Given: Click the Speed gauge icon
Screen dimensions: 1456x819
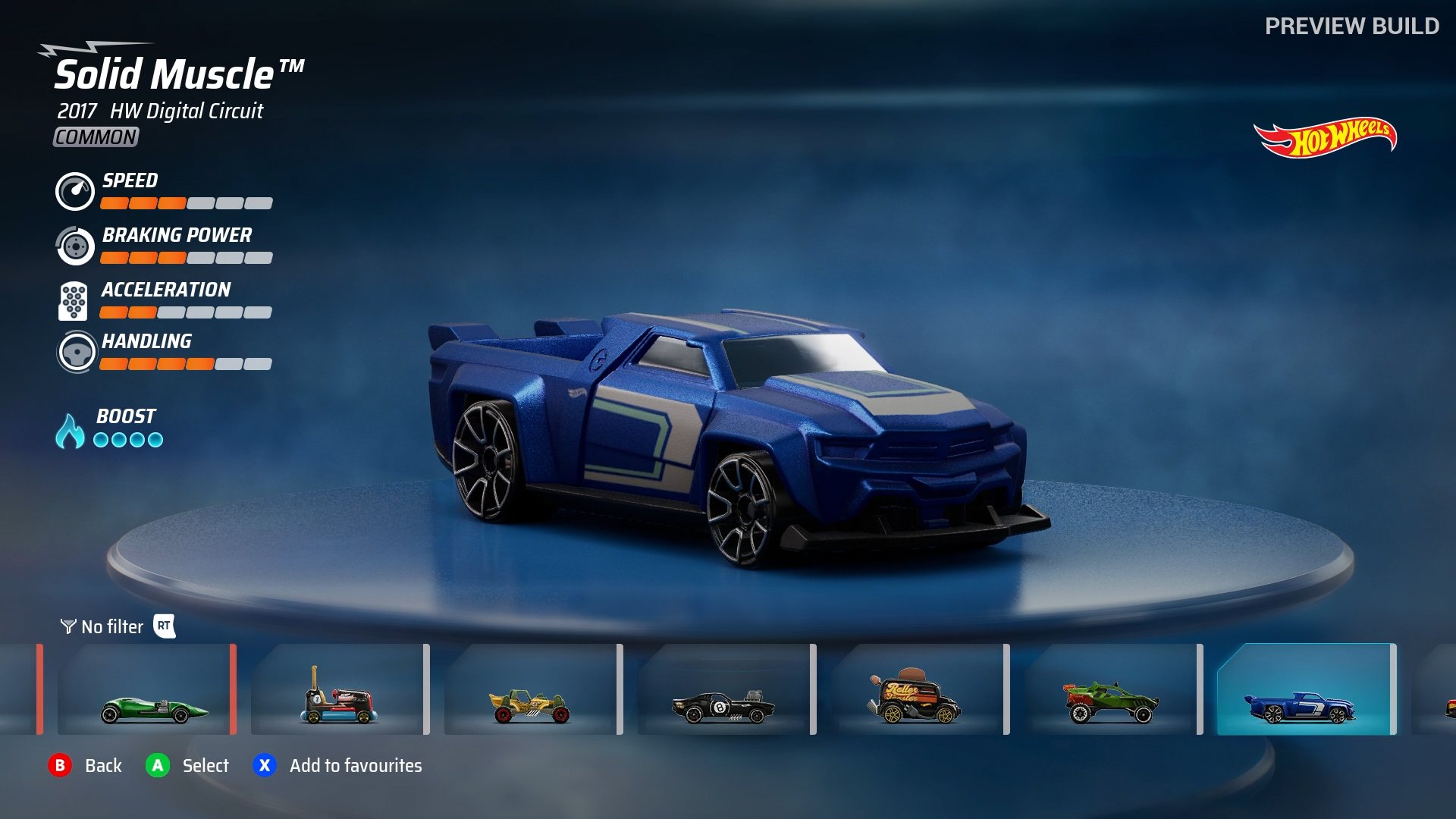Looking at the screenshot, I should tap(74, 192).
